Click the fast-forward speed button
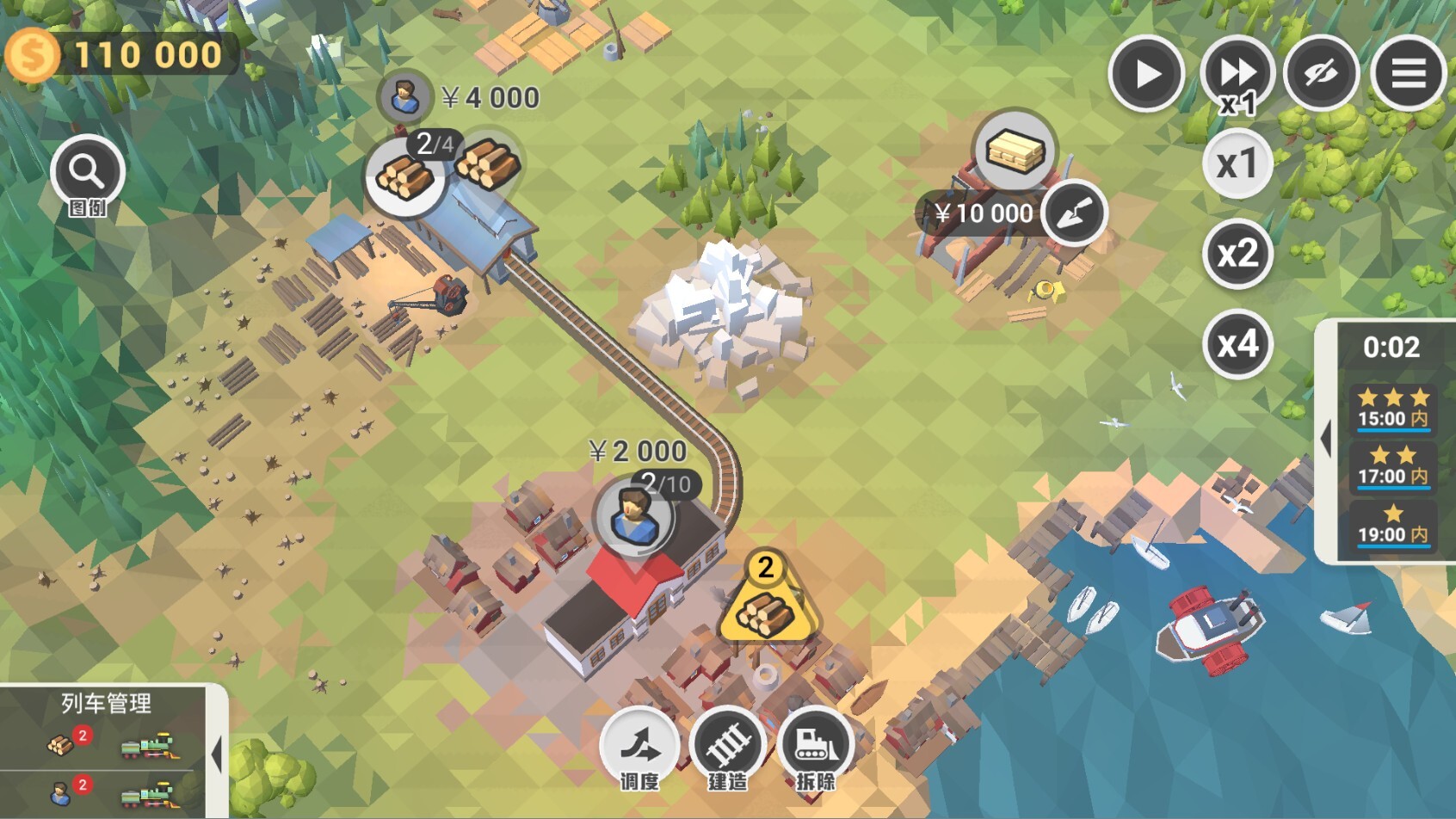 1237,74
